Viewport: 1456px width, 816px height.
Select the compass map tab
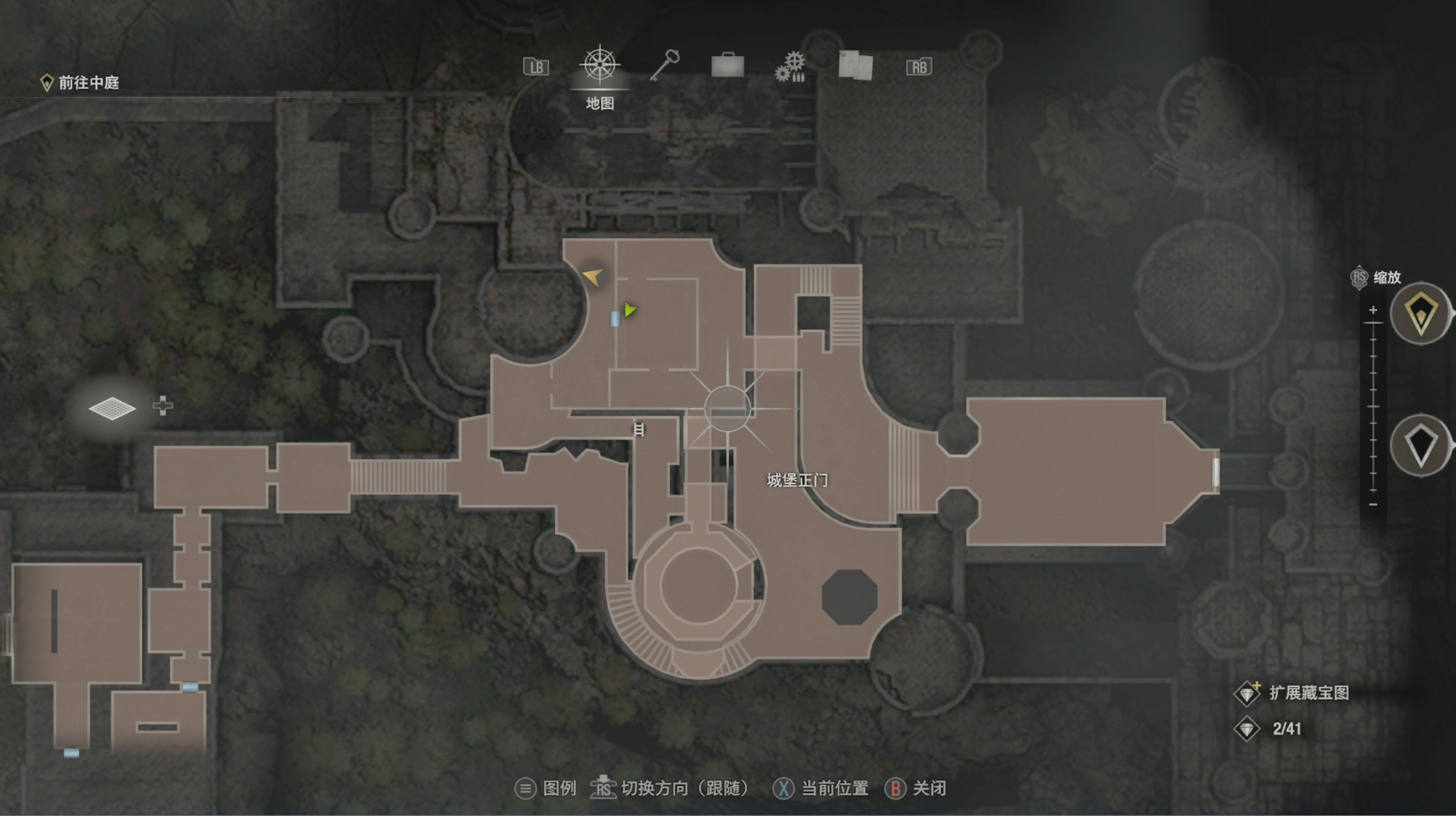pos(599,66)
